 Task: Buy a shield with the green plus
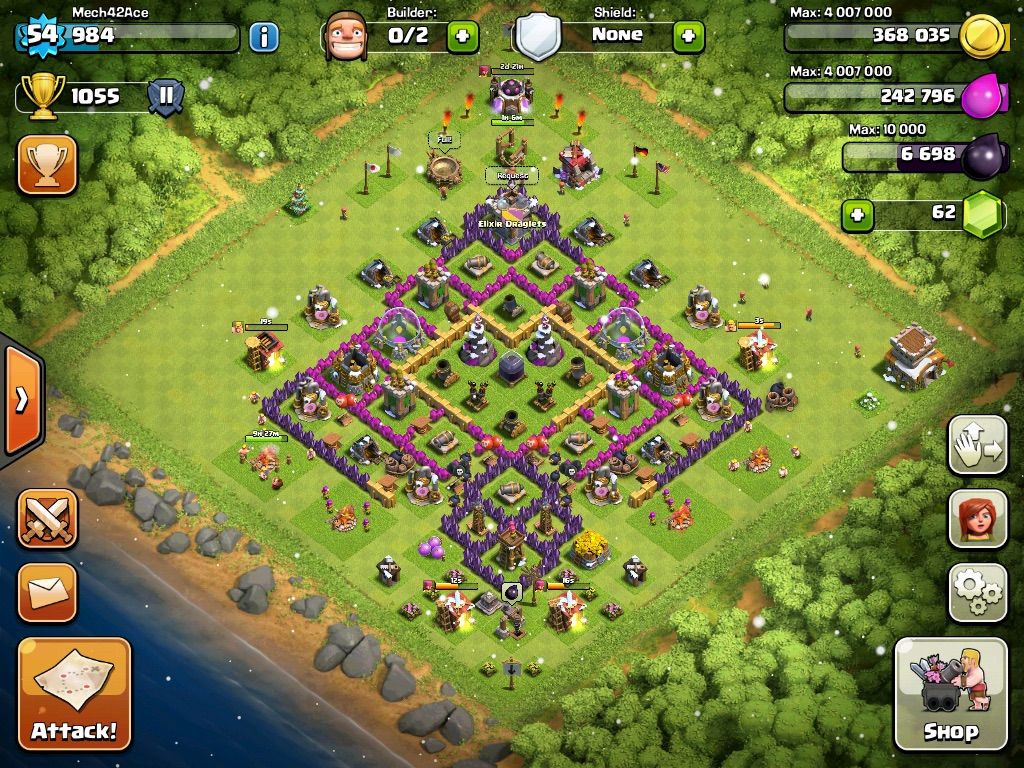688,37
